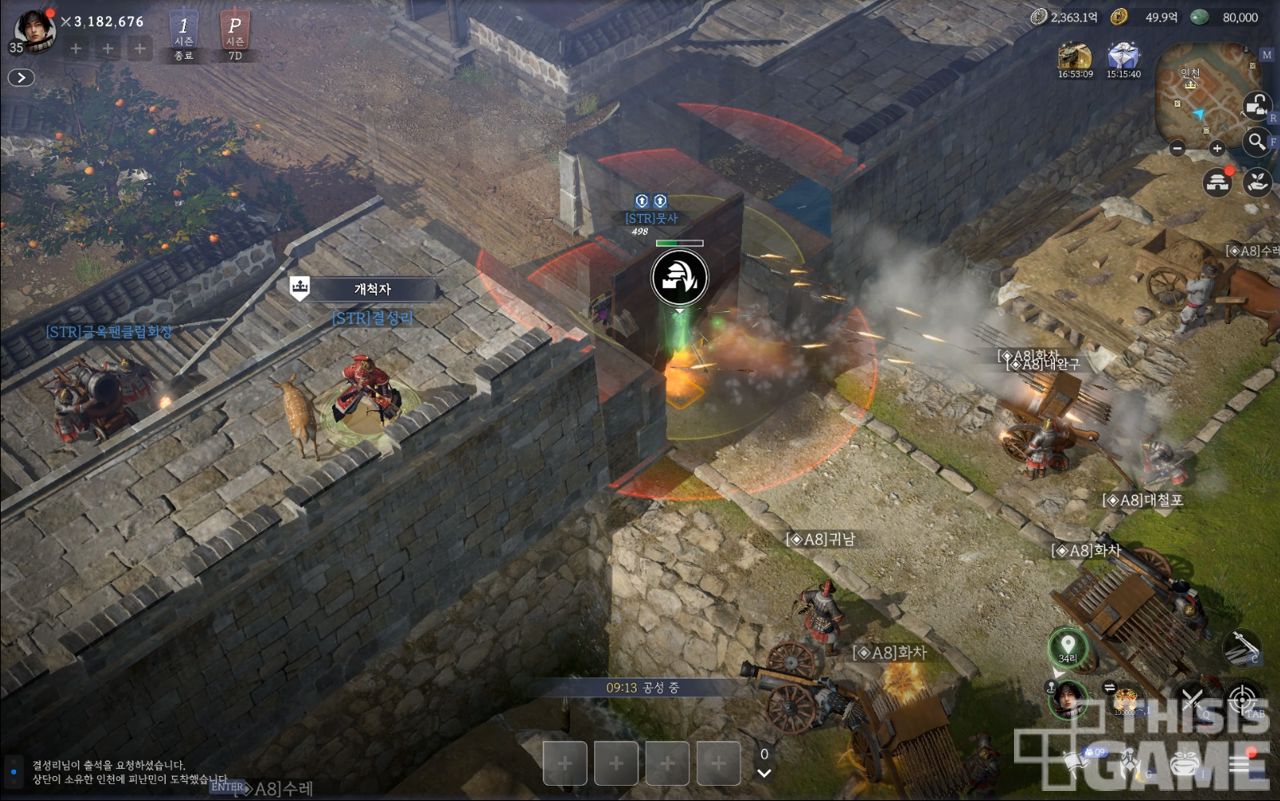Open the hamburger main menu
The image size is (1280, 801).
(1240, 764)
